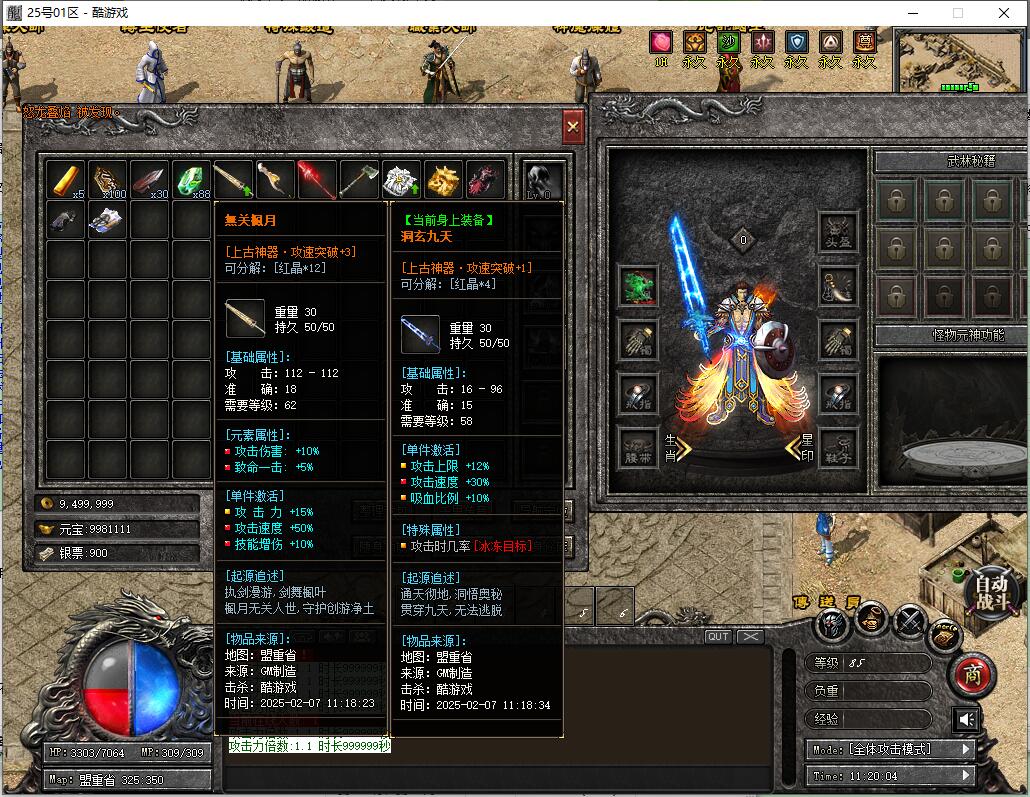This screenshot has height=797, width=1030.
Task: Pick the green gem stack of 88
Action: [191, 180]
